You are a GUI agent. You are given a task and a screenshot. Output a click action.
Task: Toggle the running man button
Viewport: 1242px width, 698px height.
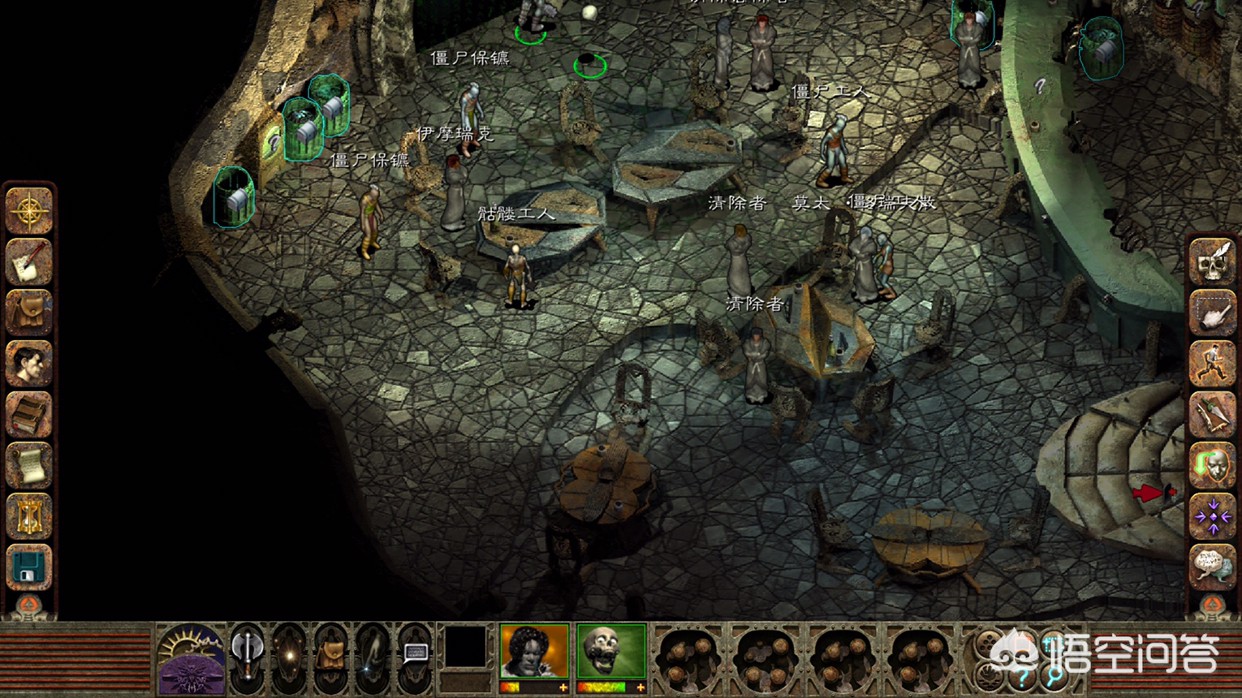point(1212,363)
